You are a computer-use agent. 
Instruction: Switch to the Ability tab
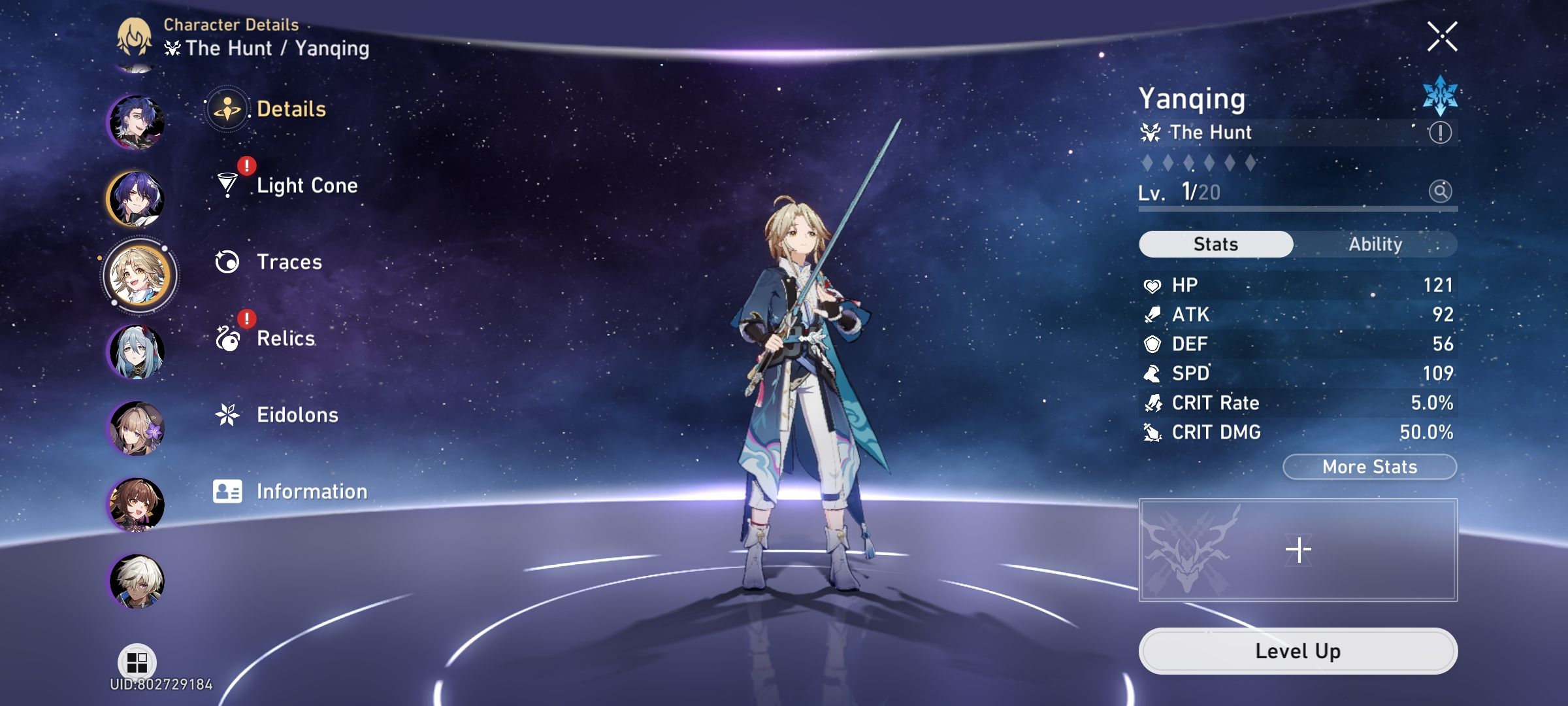pyautogui.click(x=1376, y=244)
